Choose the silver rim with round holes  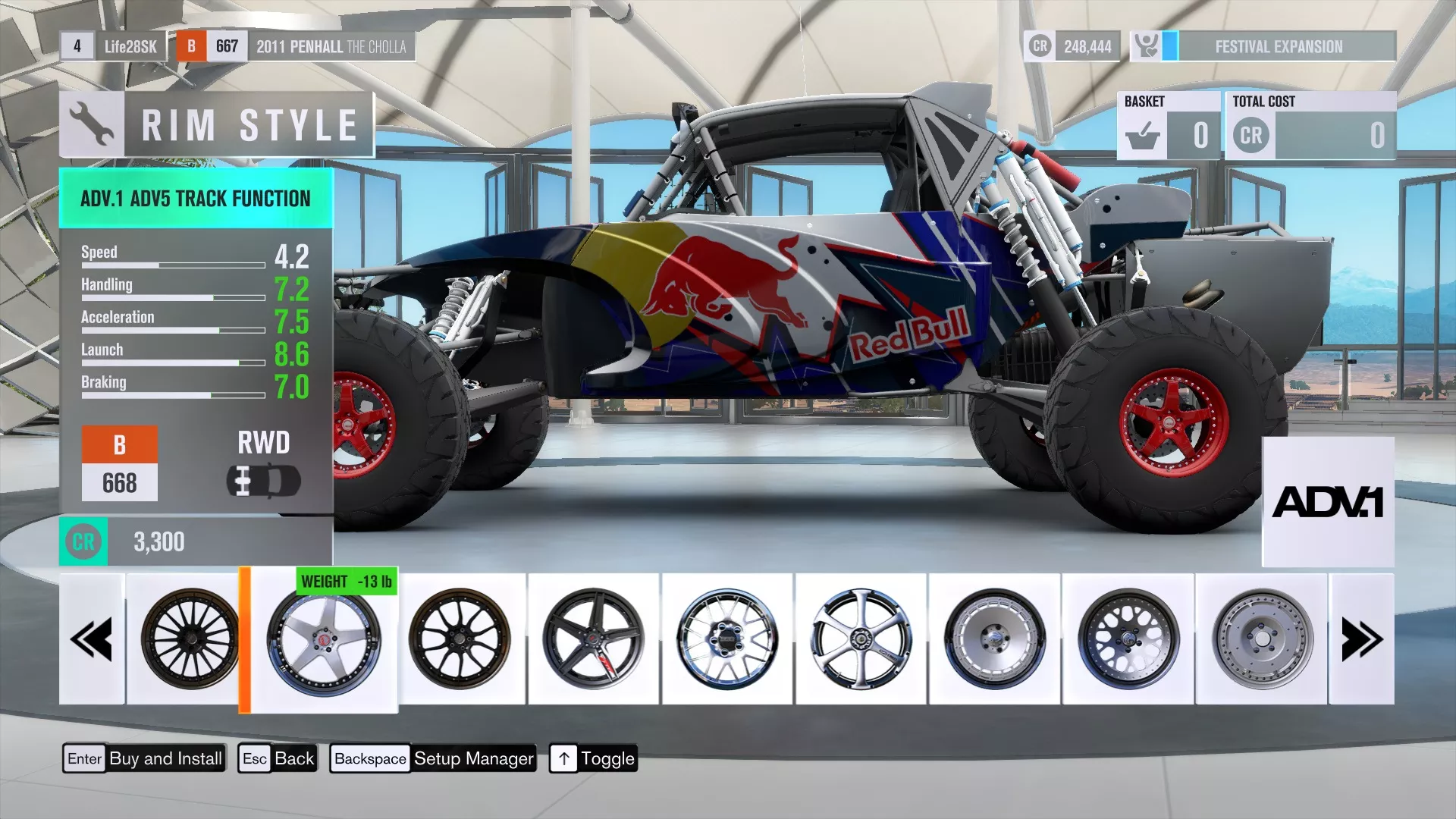pos(1128,639)
